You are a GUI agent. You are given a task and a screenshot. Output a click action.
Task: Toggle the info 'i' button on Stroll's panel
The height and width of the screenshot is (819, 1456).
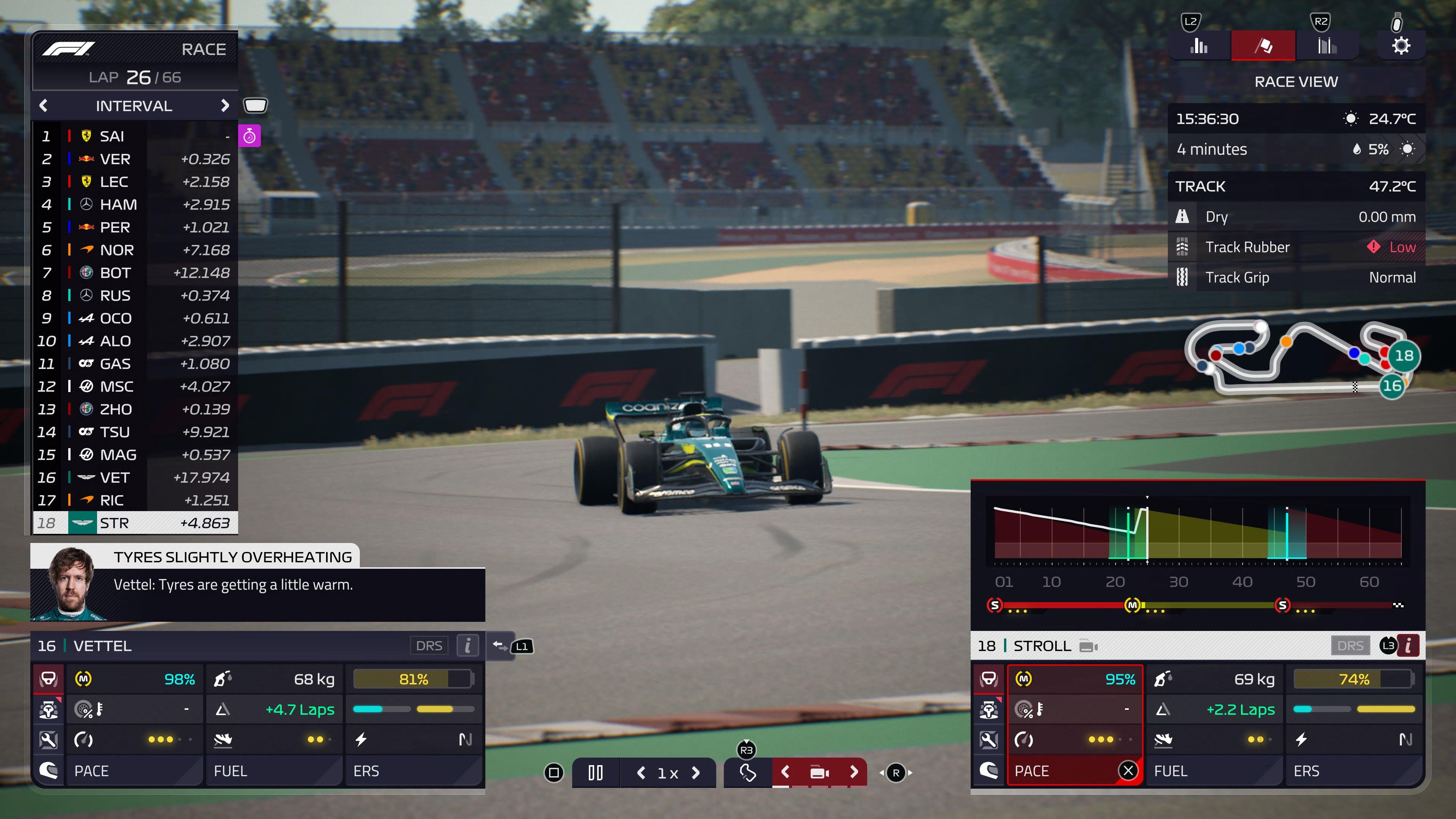coord(1409,645)
